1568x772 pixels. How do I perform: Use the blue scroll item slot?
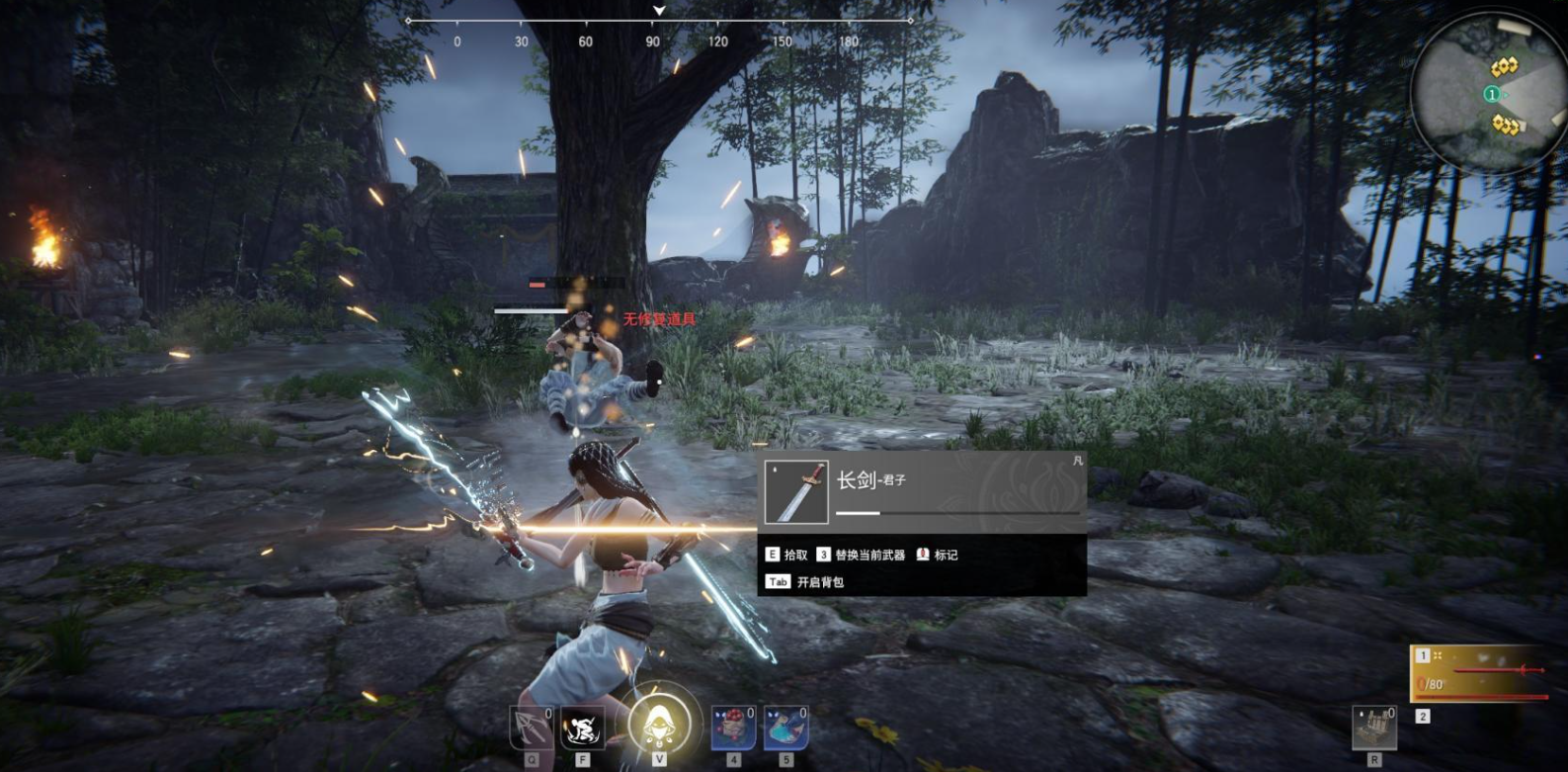point(785,729)
